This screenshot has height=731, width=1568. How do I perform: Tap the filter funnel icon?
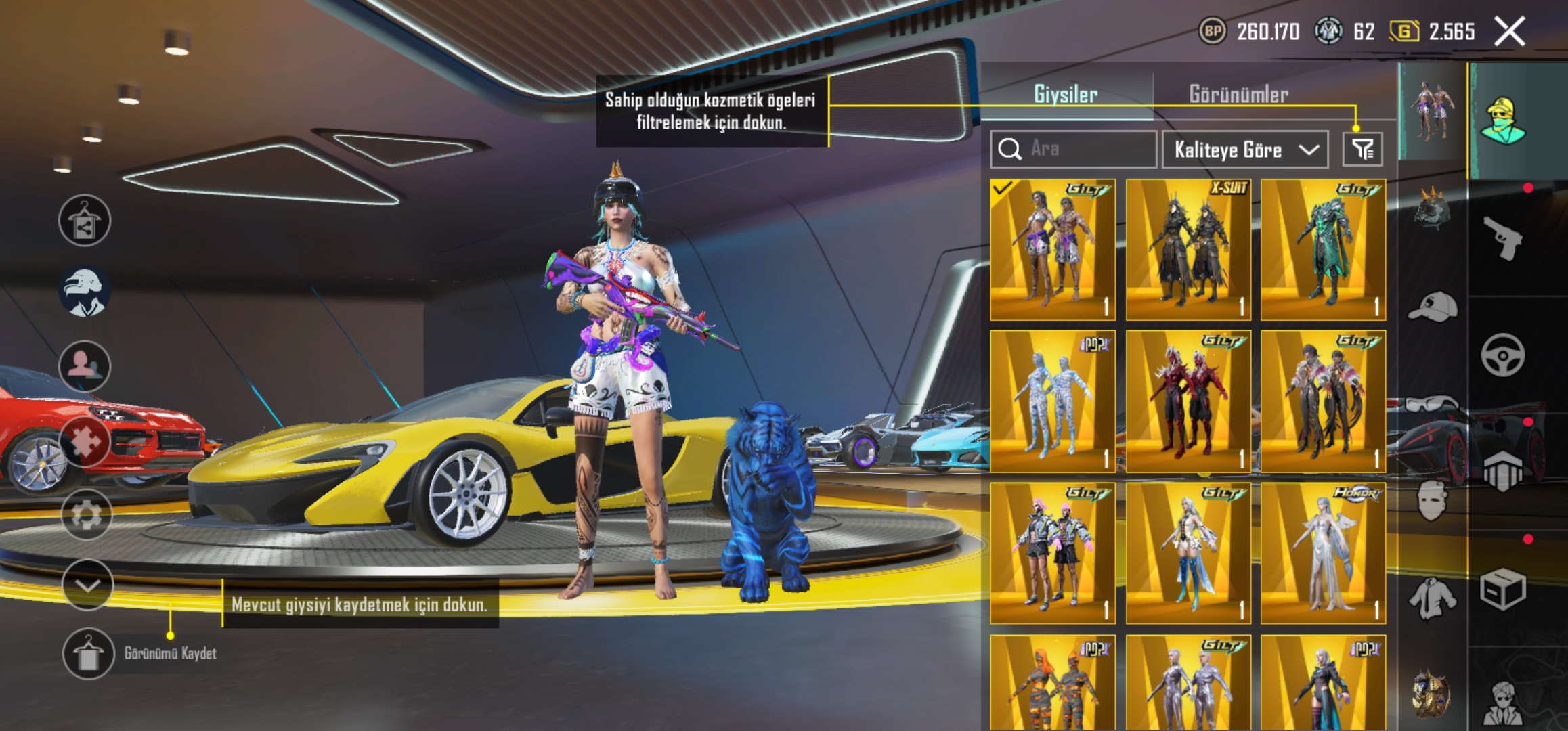pyautogui.click(x=1362, y=149)
